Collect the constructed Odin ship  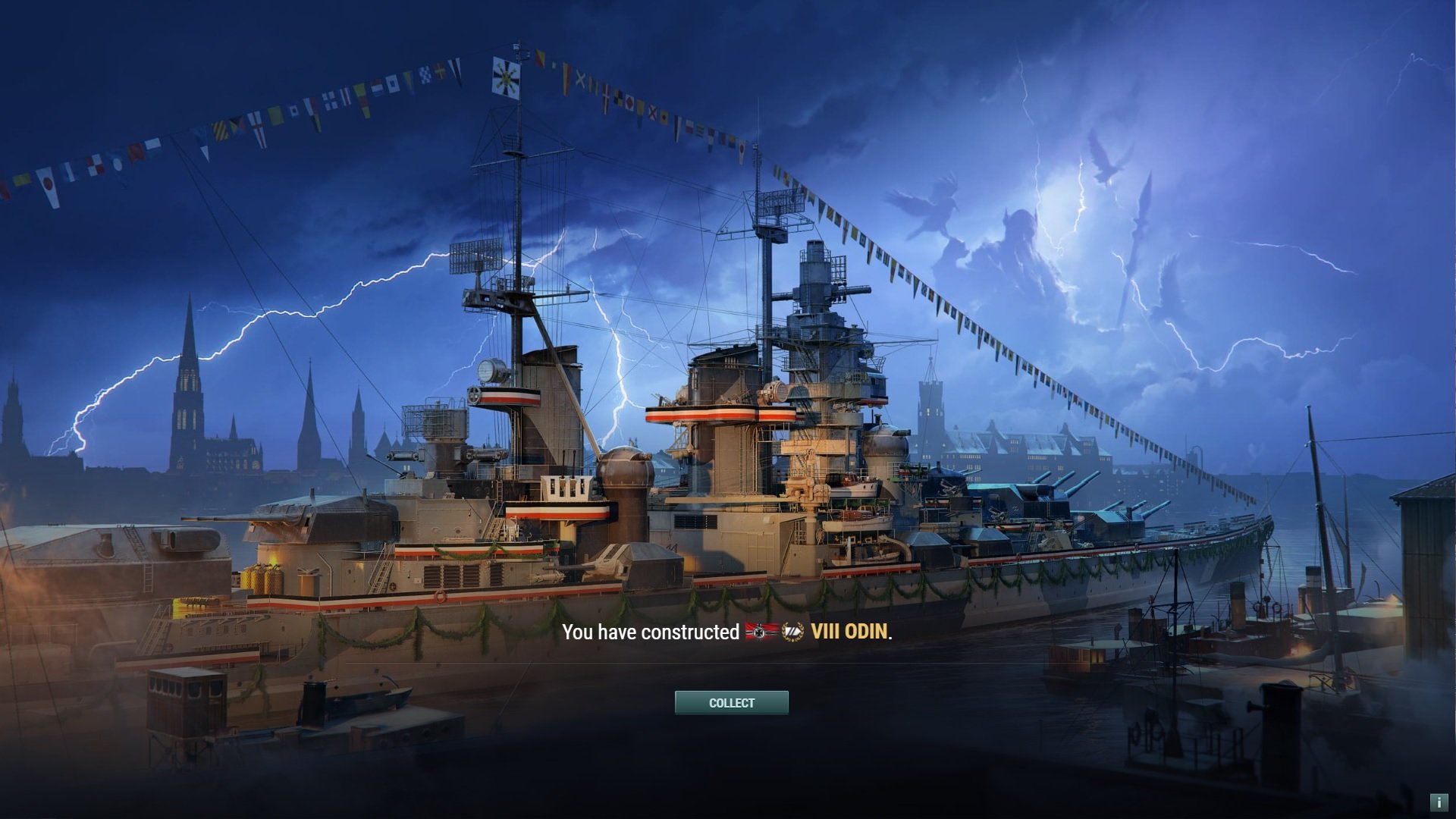(731, 703)
